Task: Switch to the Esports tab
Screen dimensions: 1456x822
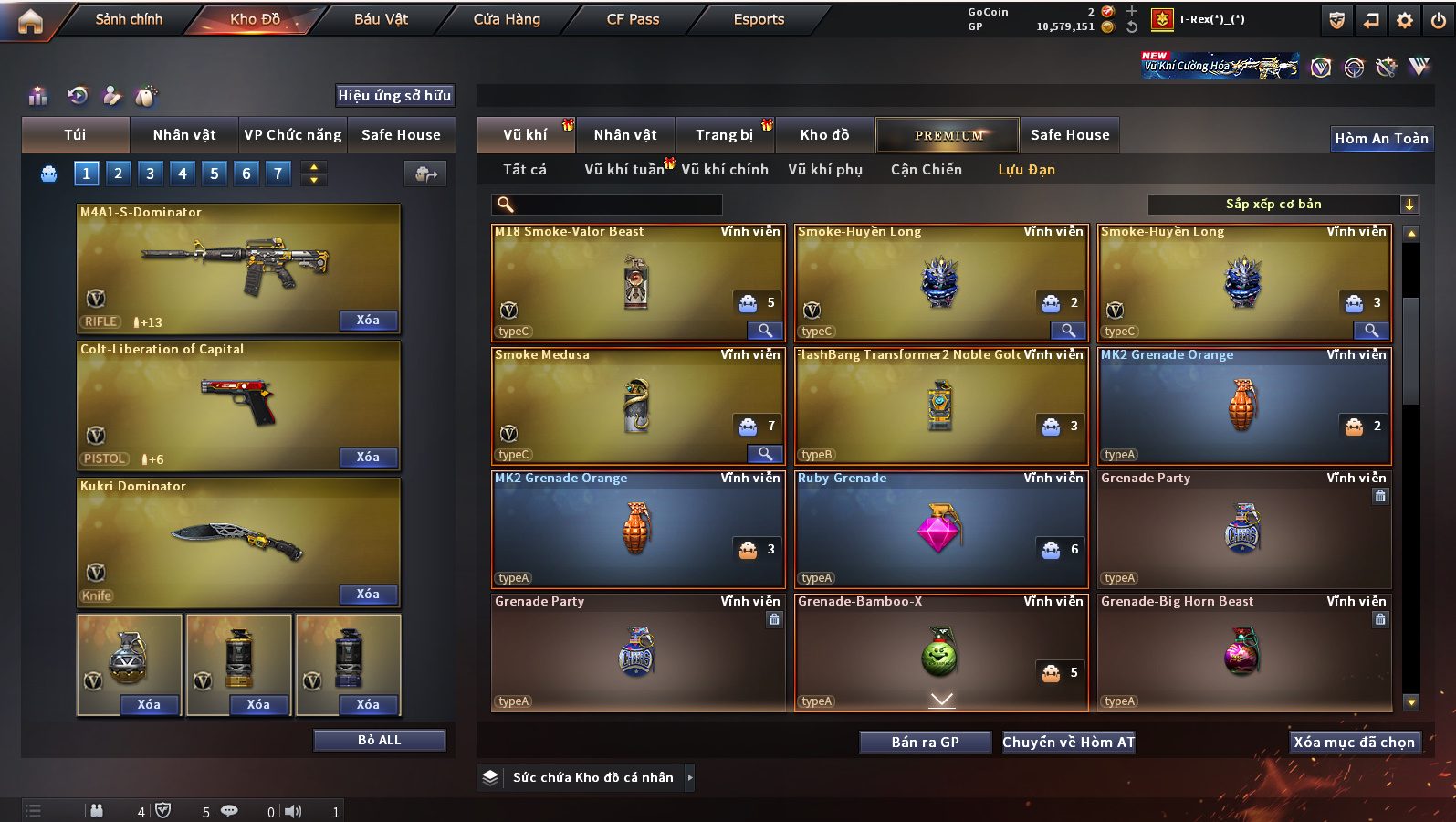Action: pos(759,19)
